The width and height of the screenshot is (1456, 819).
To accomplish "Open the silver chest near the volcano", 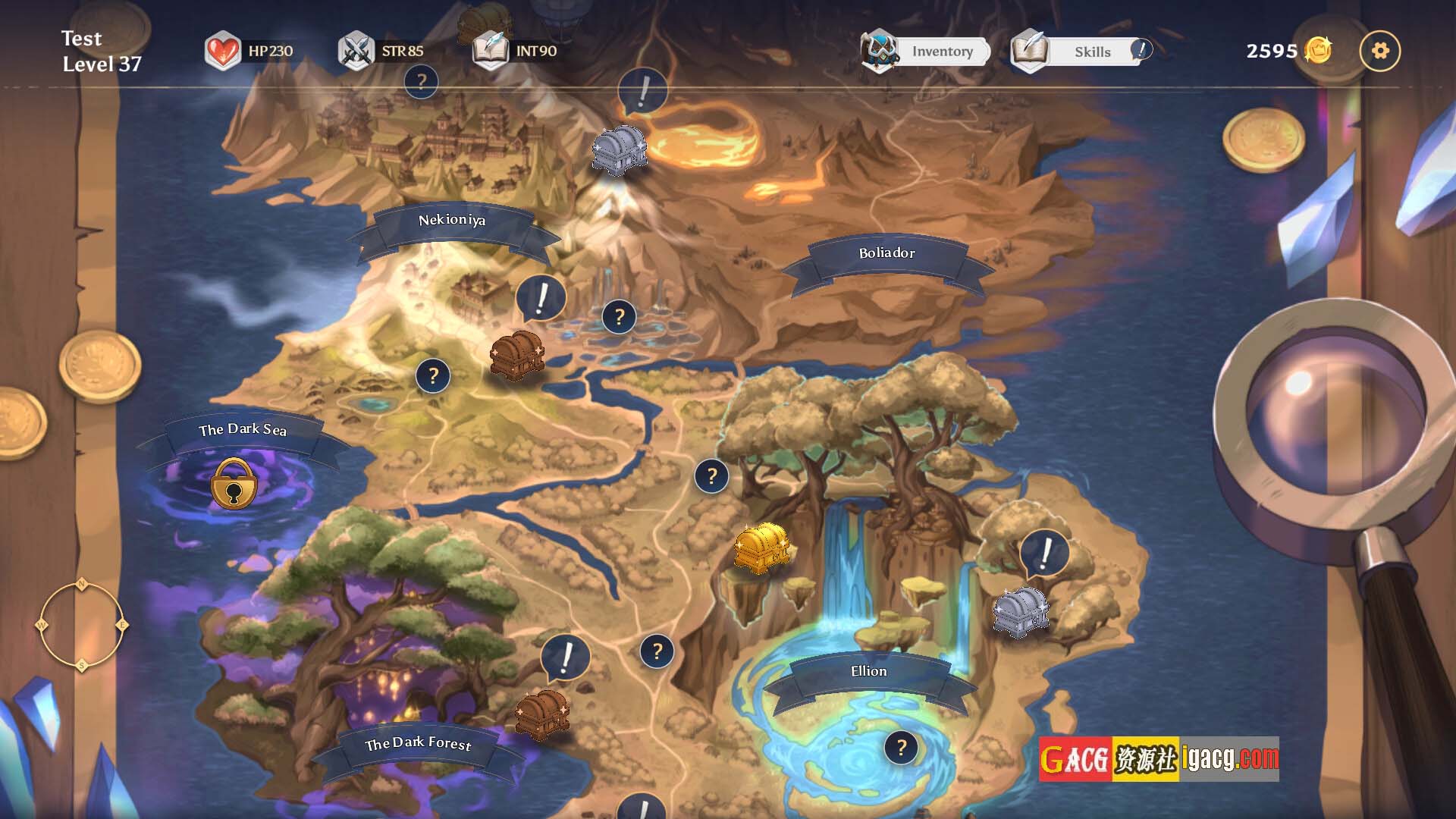I will (619, 149).
